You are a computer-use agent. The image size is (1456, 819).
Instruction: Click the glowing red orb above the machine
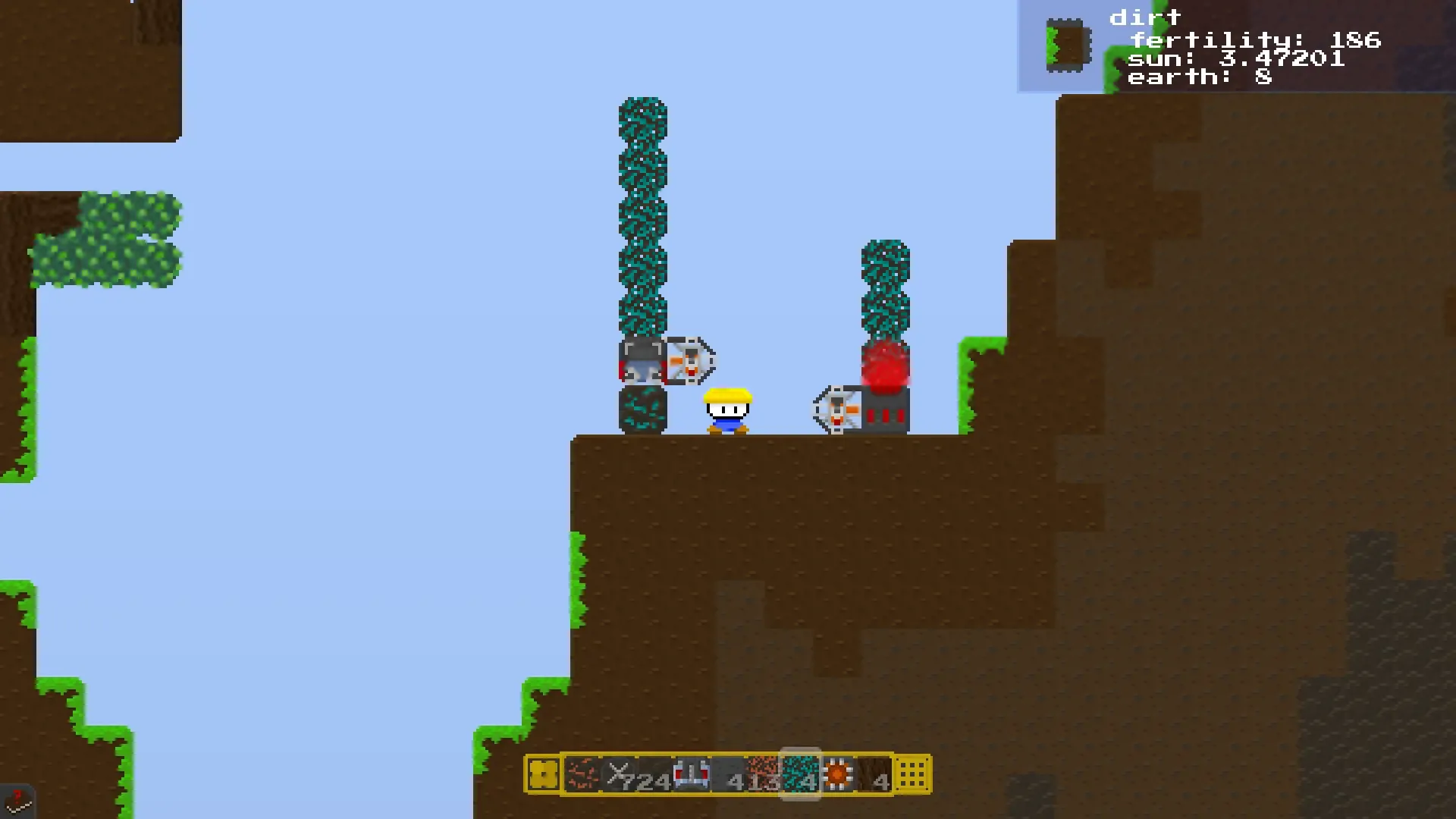pyautogui.click(x=886, y=364)
